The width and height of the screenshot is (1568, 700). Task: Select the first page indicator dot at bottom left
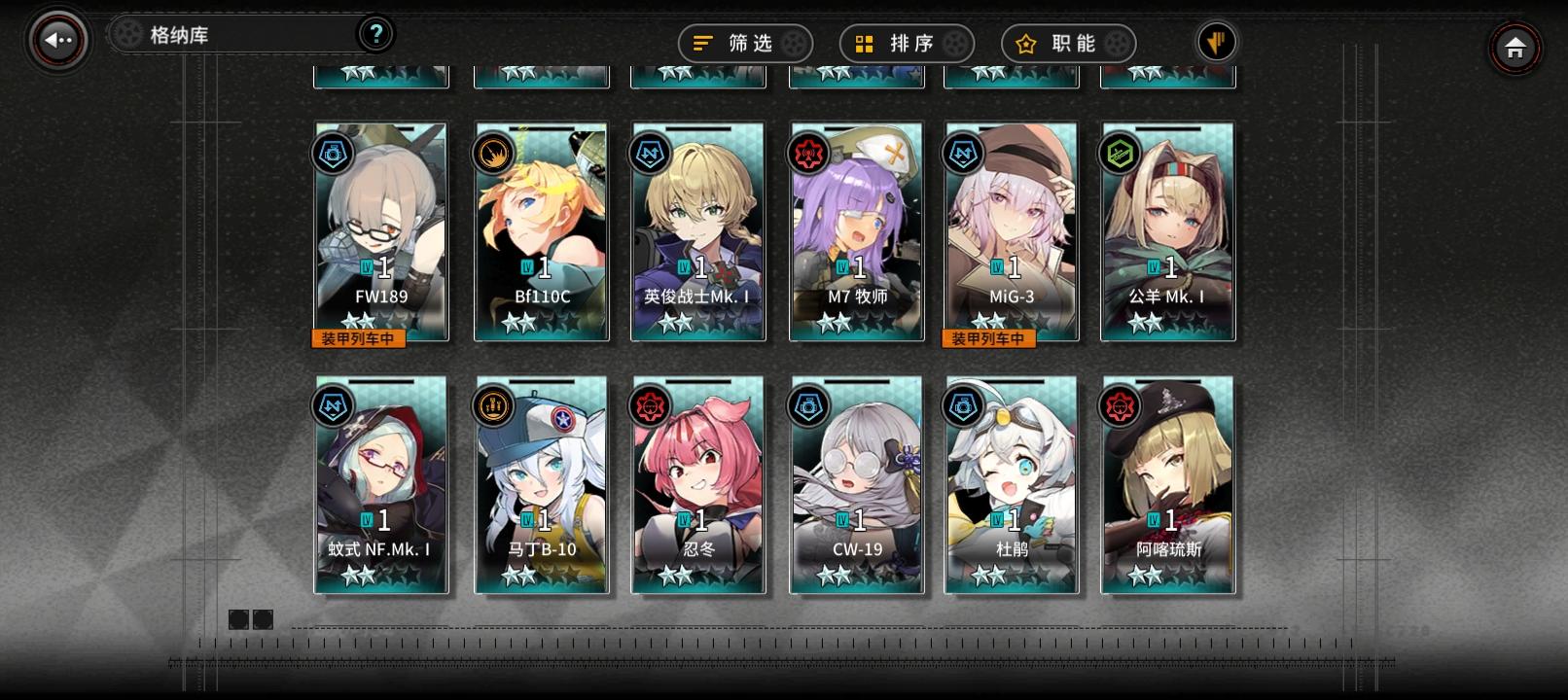tap(238, 619)
